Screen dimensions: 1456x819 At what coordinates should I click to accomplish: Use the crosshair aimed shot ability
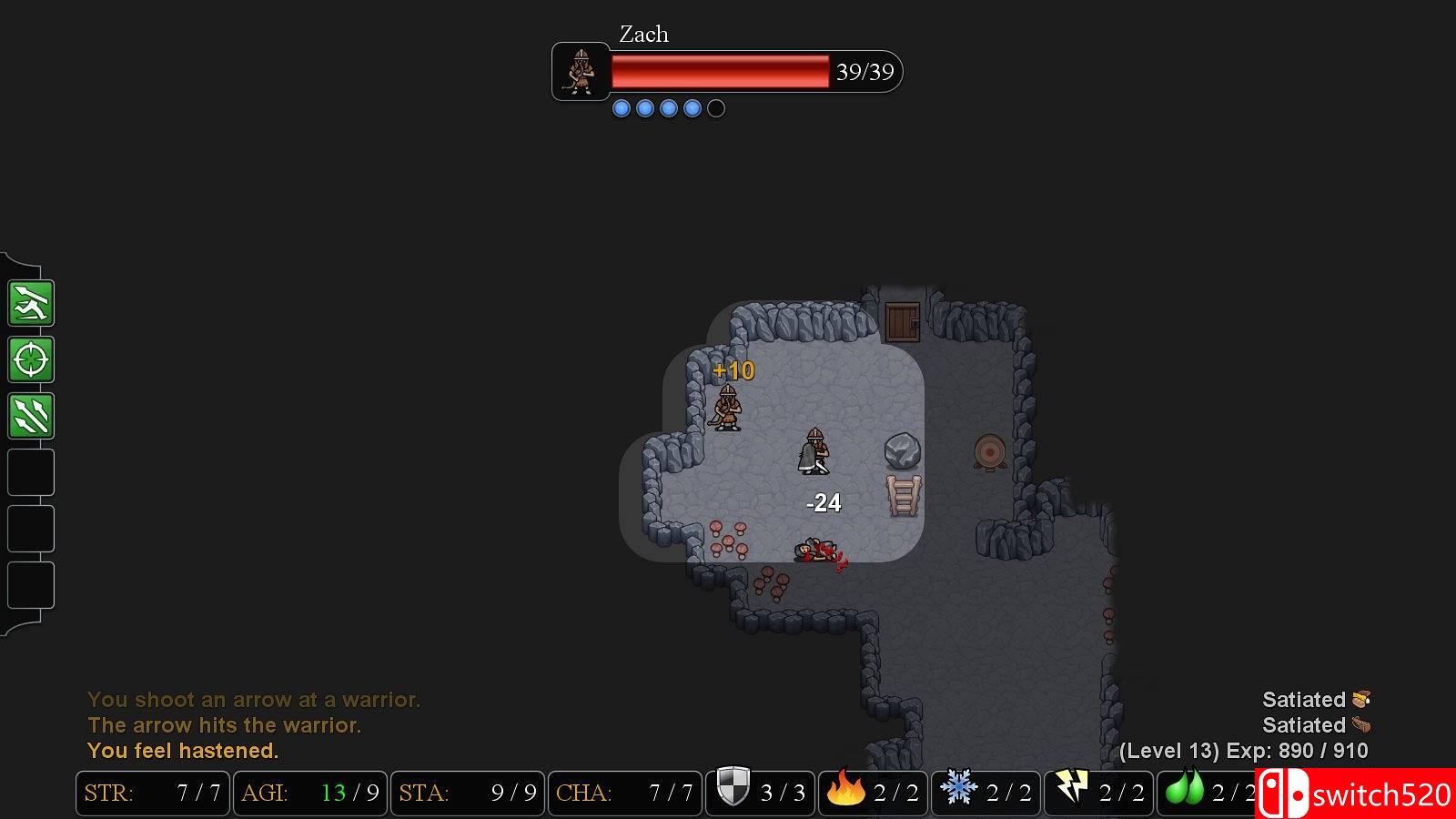tap(31, 359)
